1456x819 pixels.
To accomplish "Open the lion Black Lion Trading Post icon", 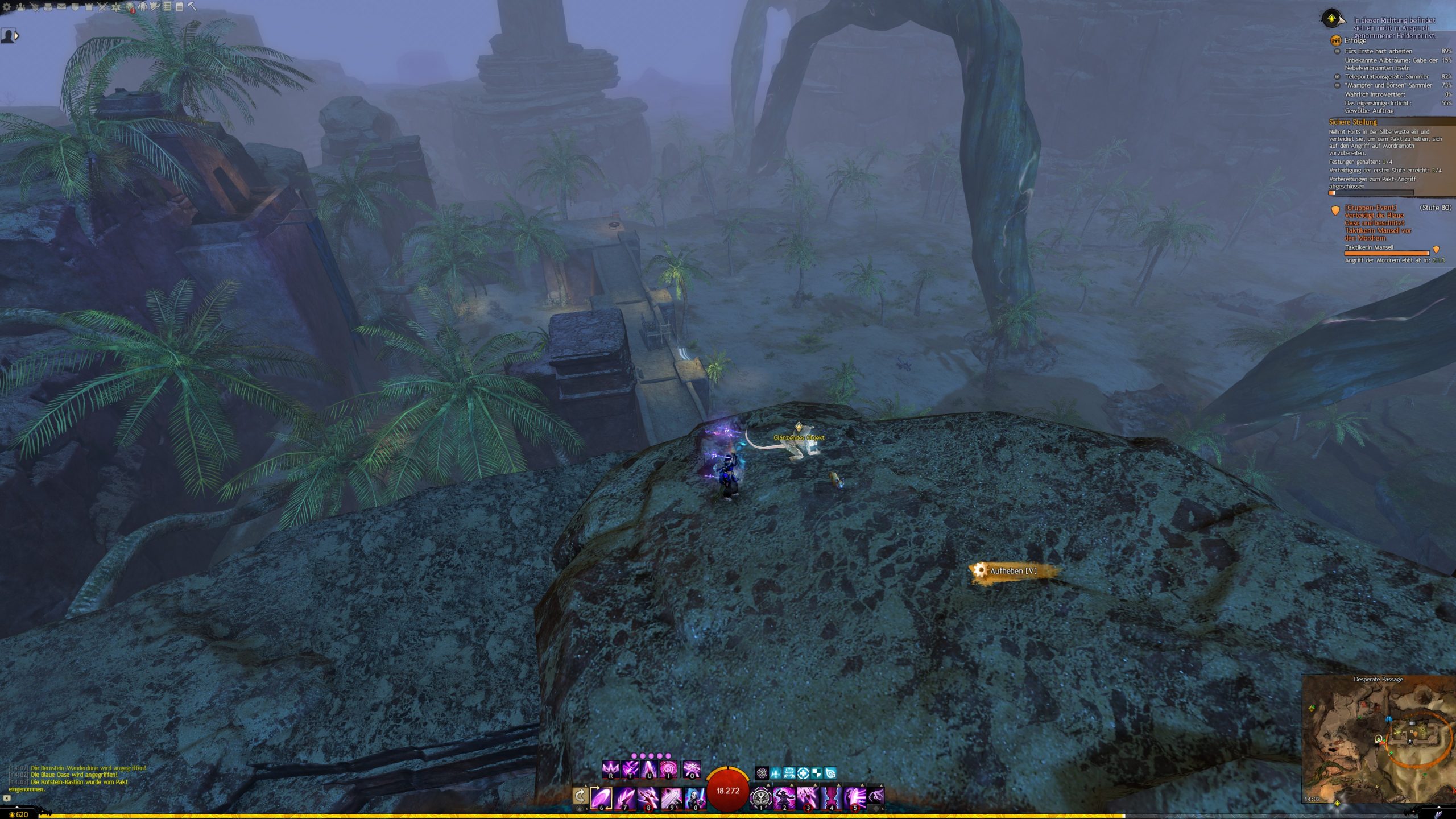I will click(130, 7).
